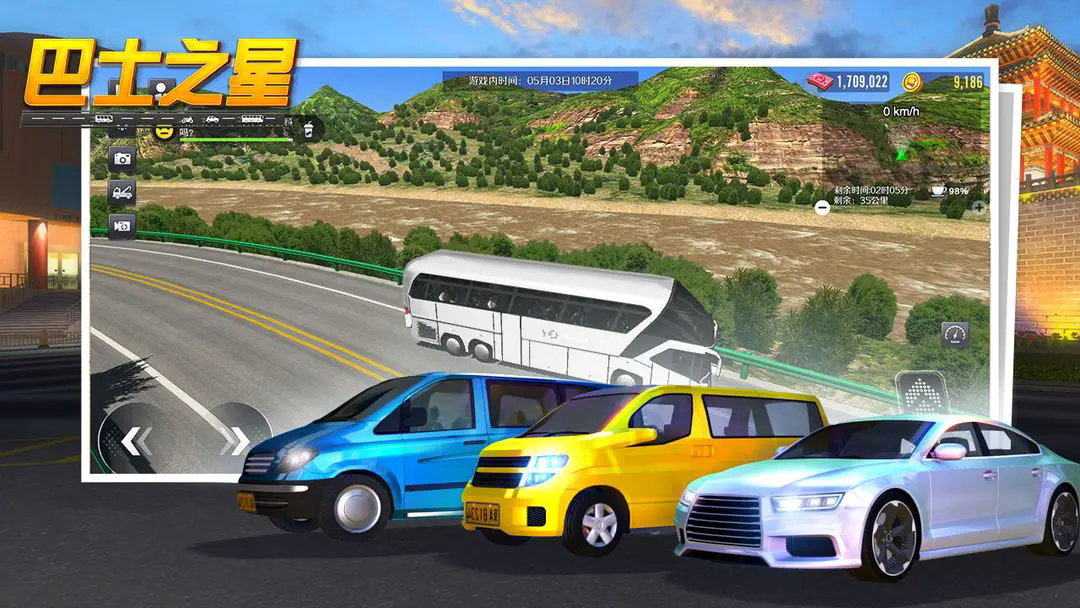Click the coffee cup fatigue icon

tap(939, 190)
